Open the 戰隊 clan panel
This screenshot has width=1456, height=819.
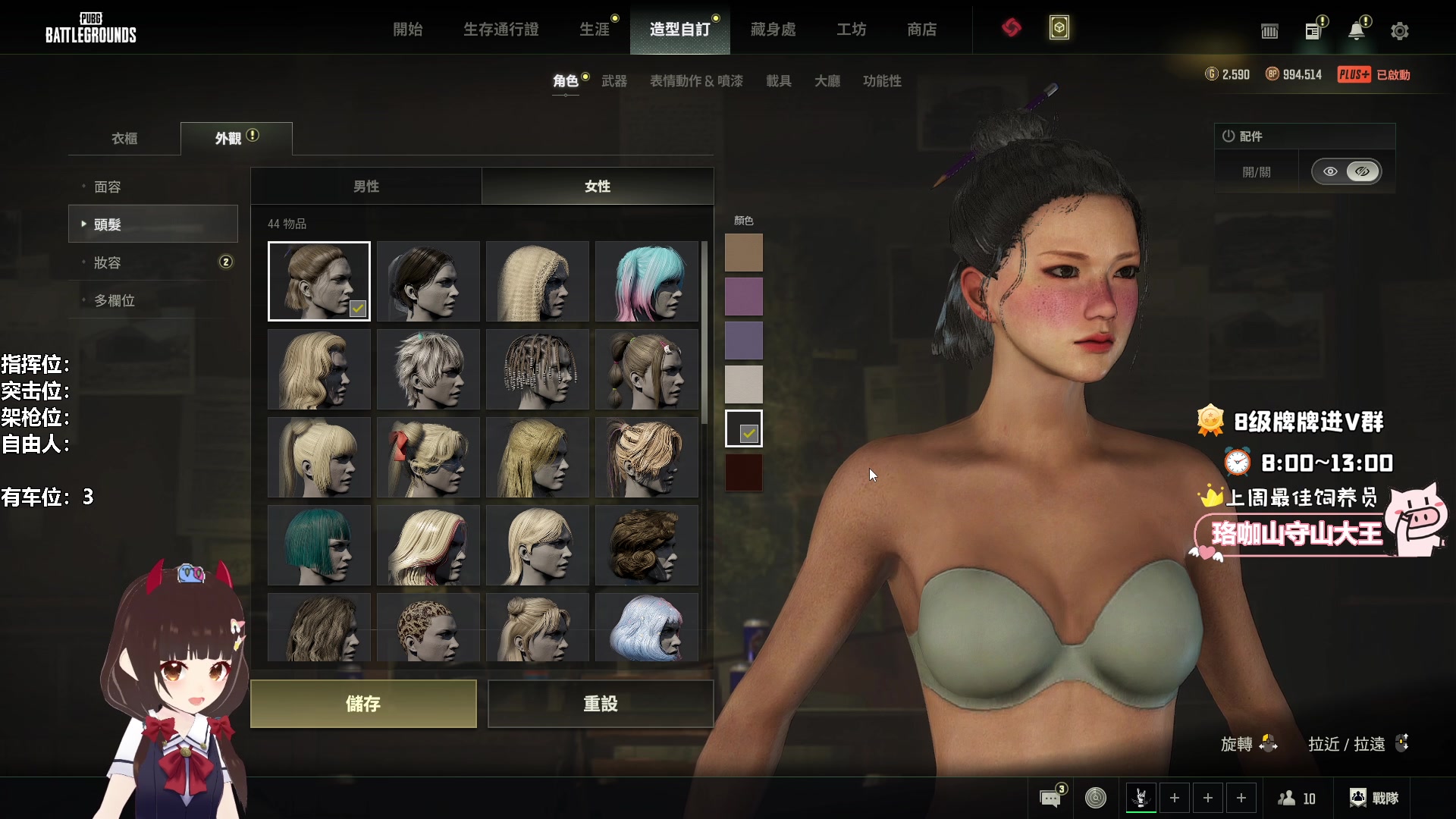tap(1373, 798)
